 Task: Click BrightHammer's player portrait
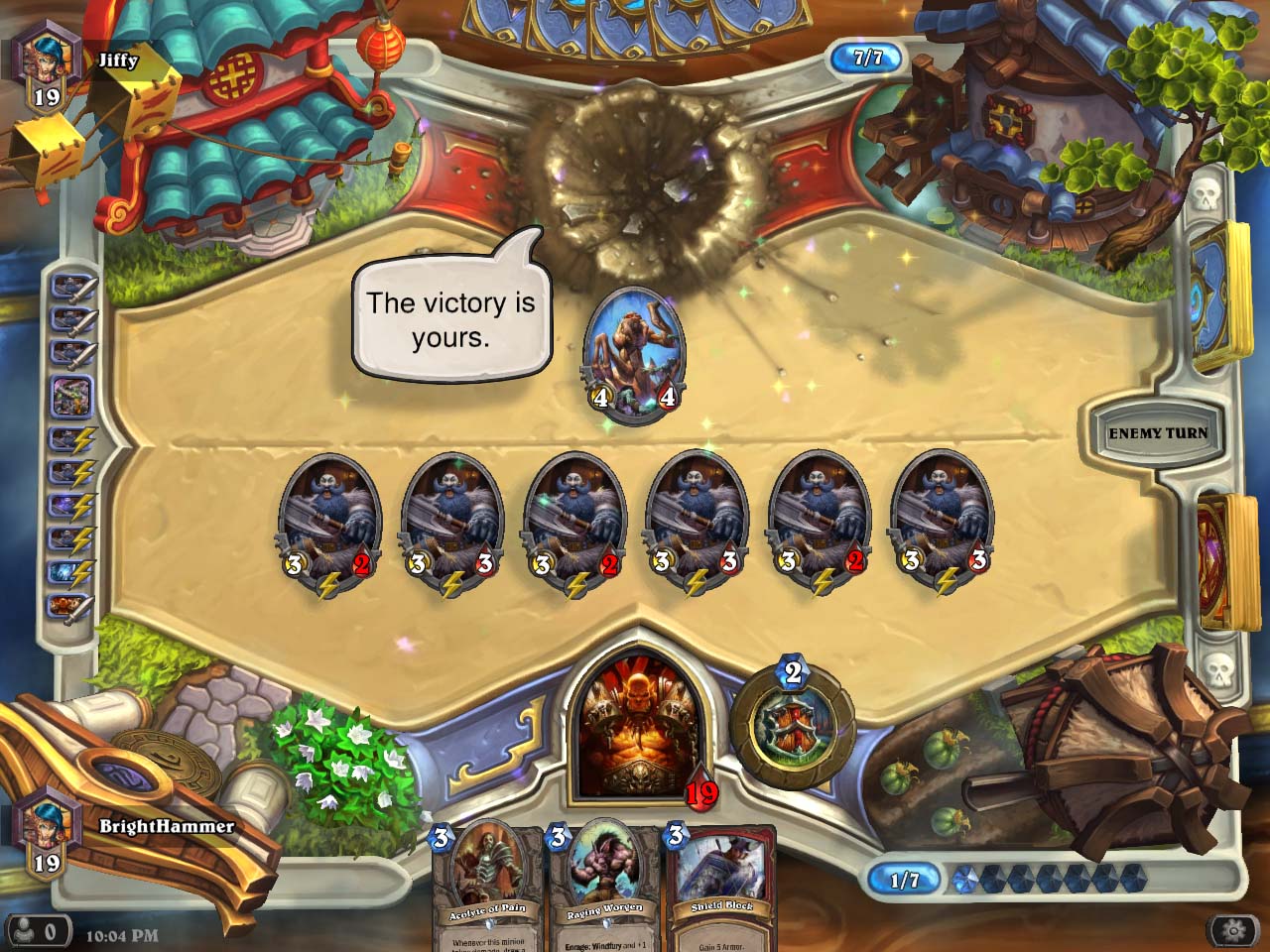(x=45, y=826)
